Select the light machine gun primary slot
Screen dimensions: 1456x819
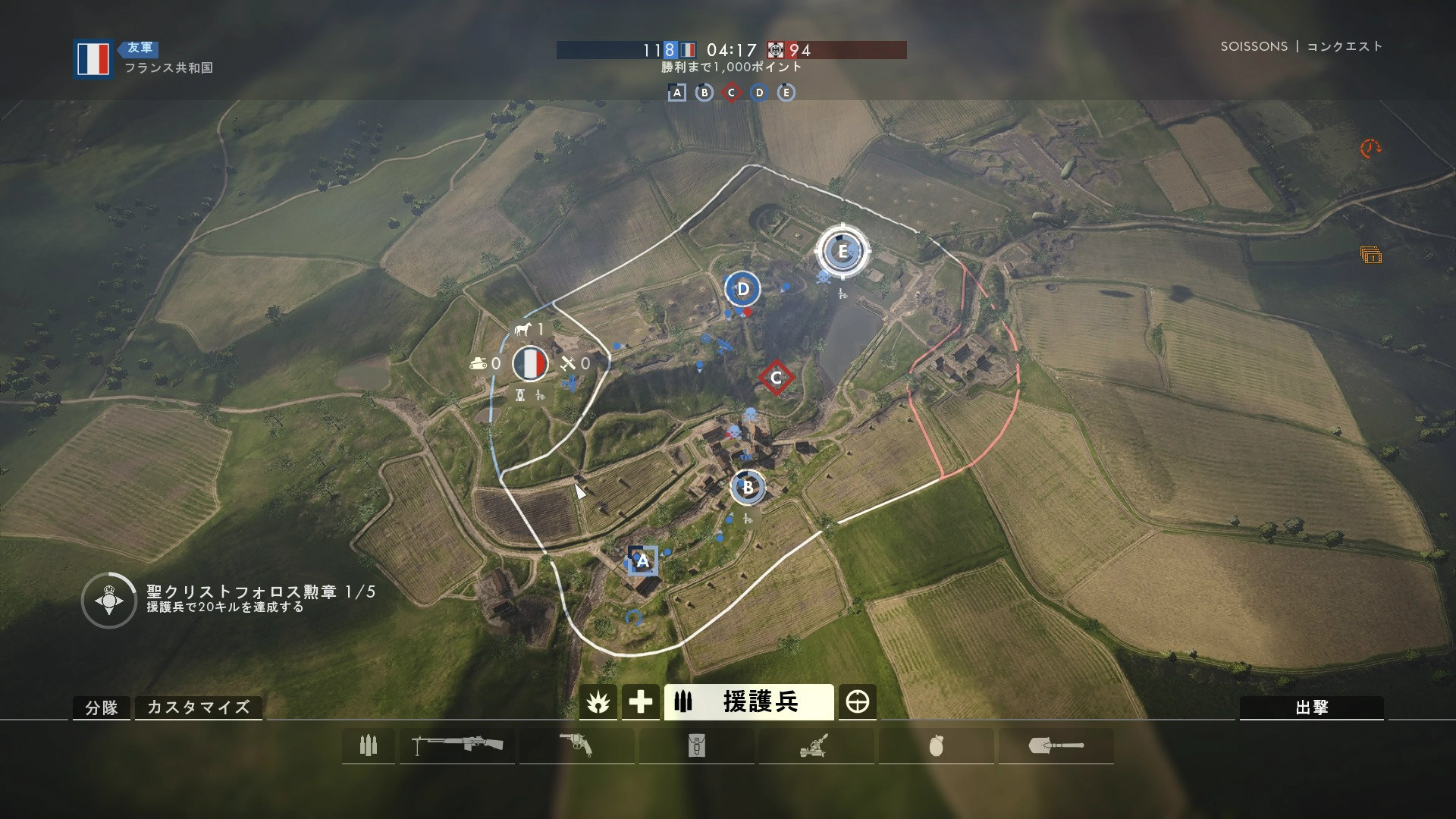click(457, 746)
